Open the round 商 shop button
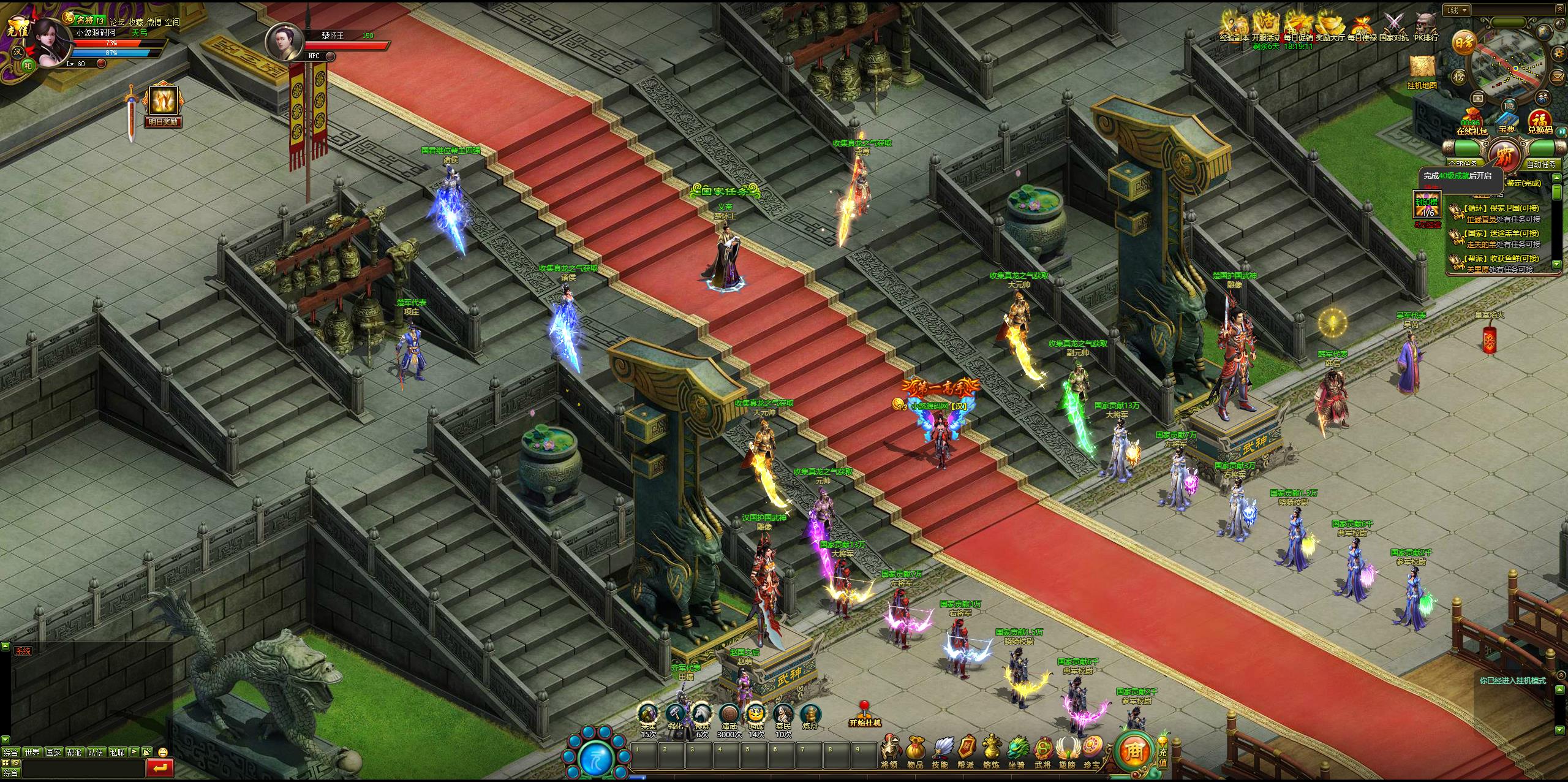Screen dimensions: 1568x782 click(x=1134, y=750)
